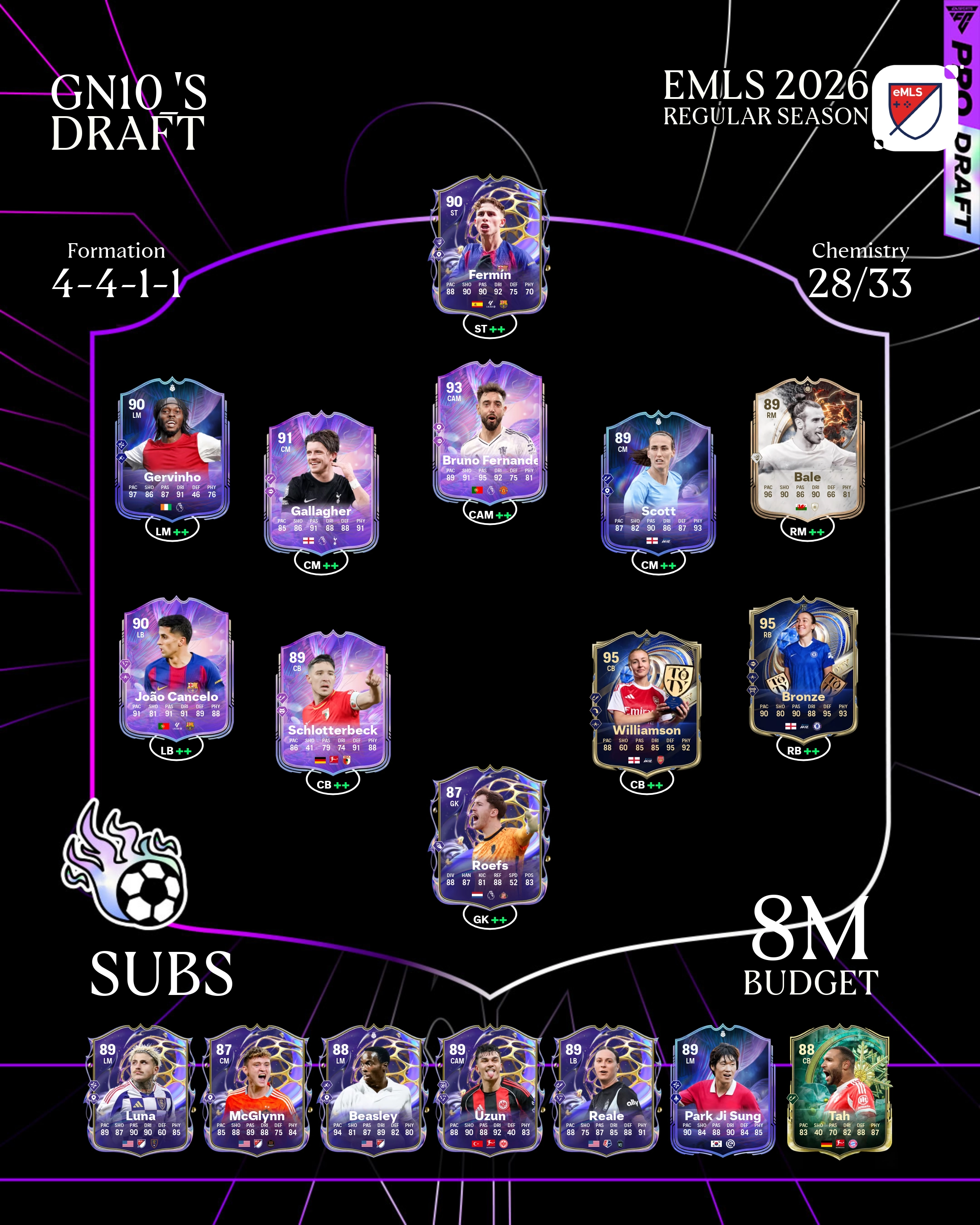This screenshot has height=1225, width=980.
Task: Pick the Williamson TOTY card
Action: 647,702
